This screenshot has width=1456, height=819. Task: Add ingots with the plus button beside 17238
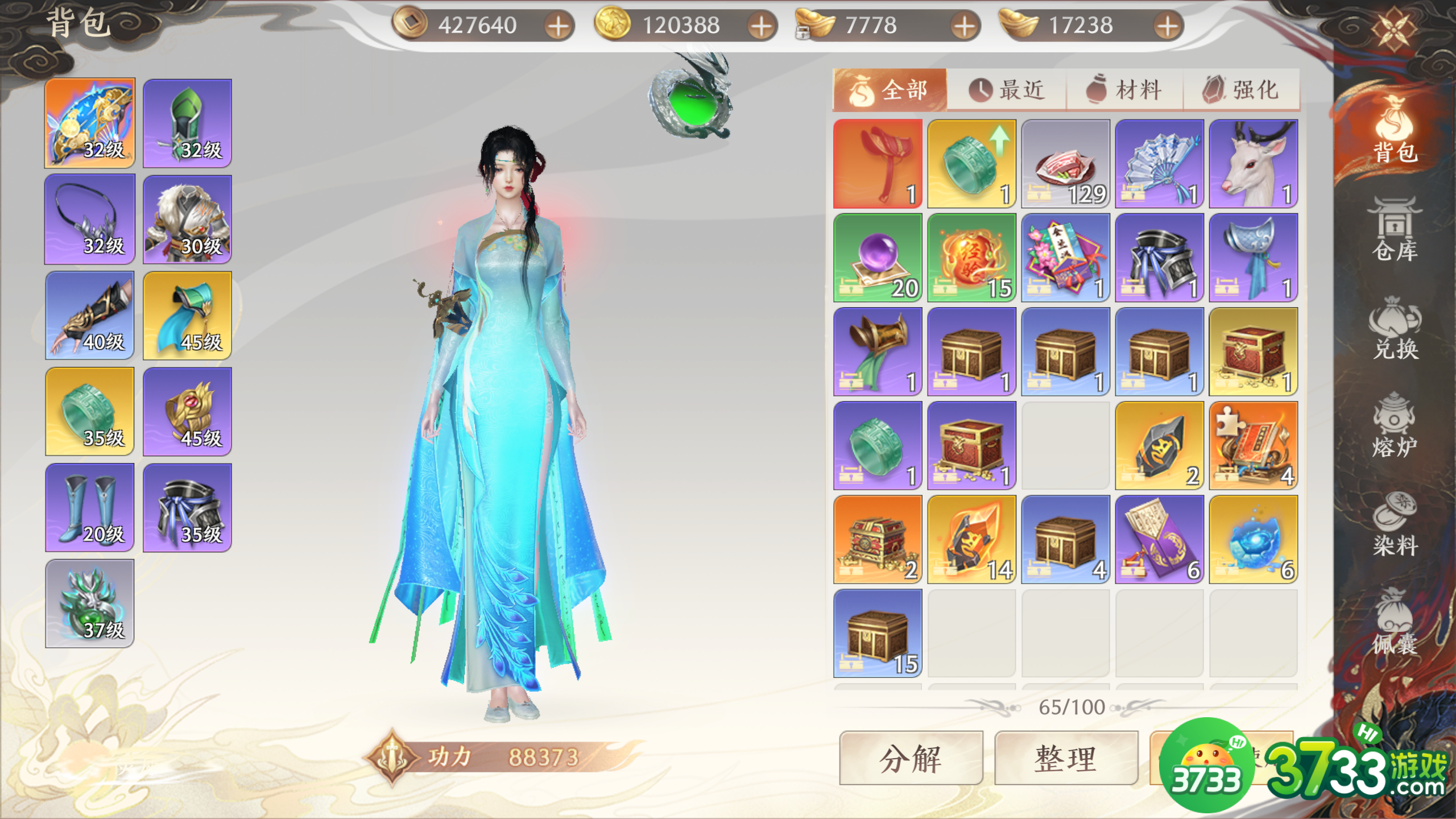(1167, 26)
